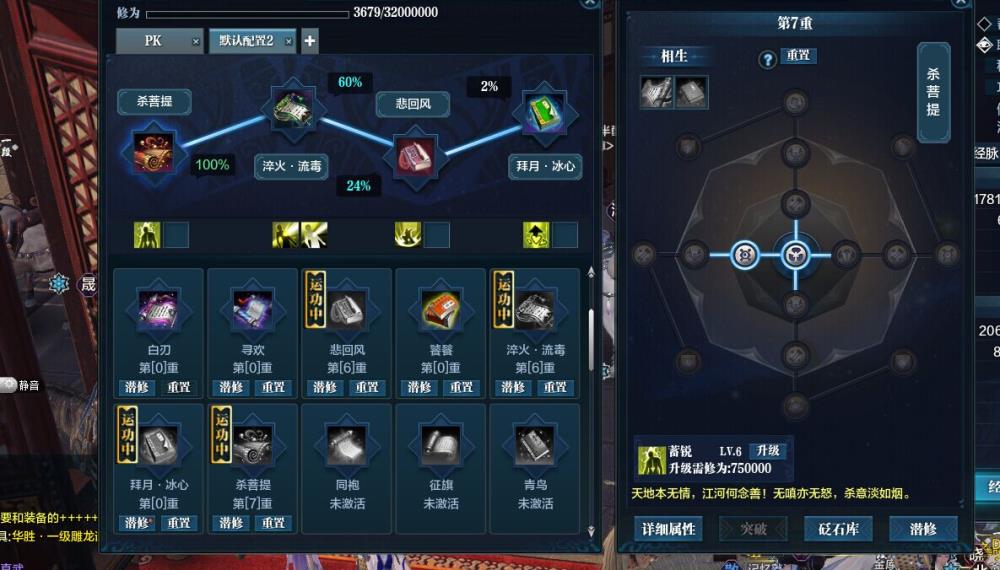
Task: Open the 砭石库 stone library
Action: (838, 529)
